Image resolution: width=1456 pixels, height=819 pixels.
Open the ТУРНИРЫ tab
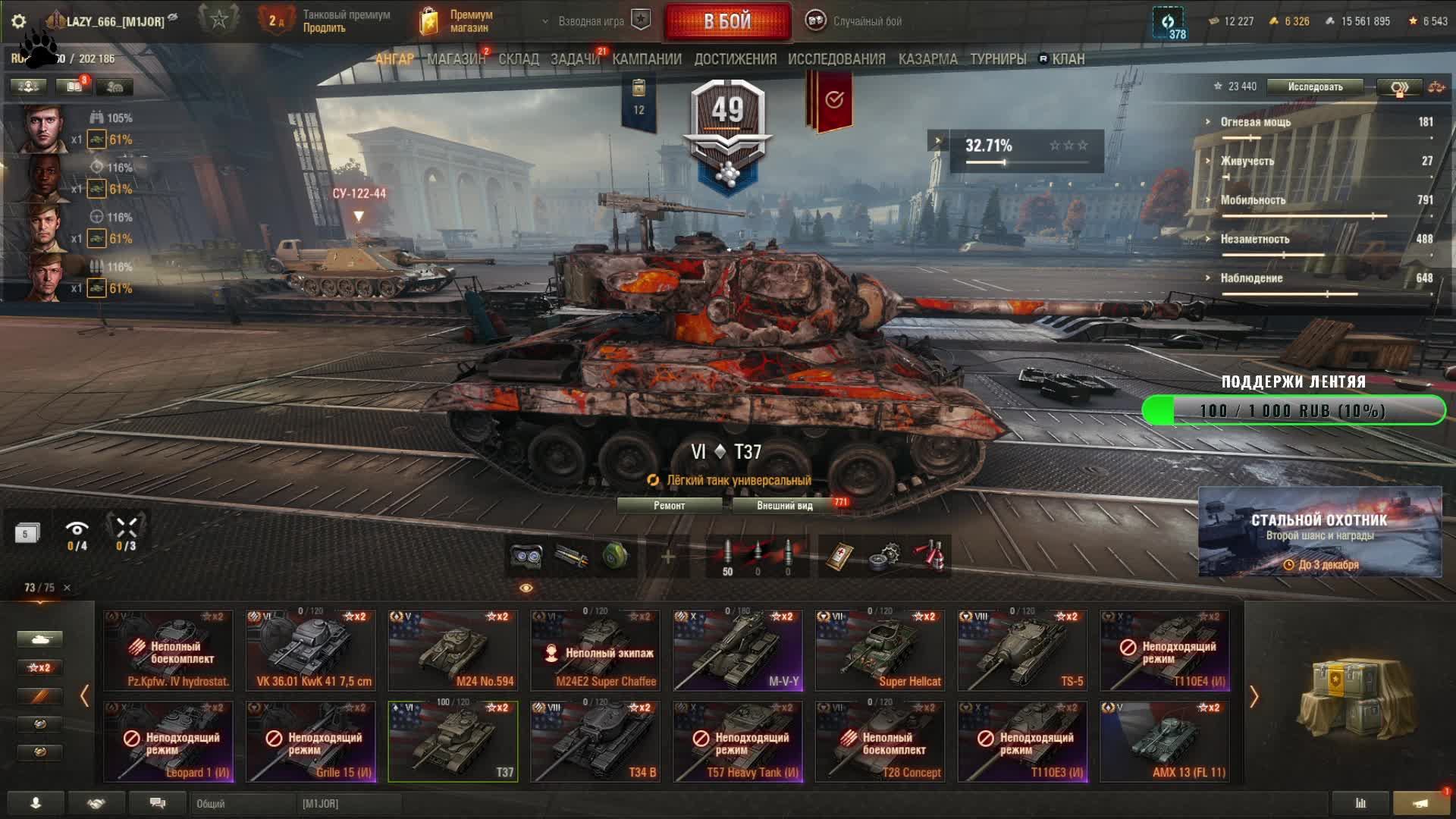tap(998, 59)
